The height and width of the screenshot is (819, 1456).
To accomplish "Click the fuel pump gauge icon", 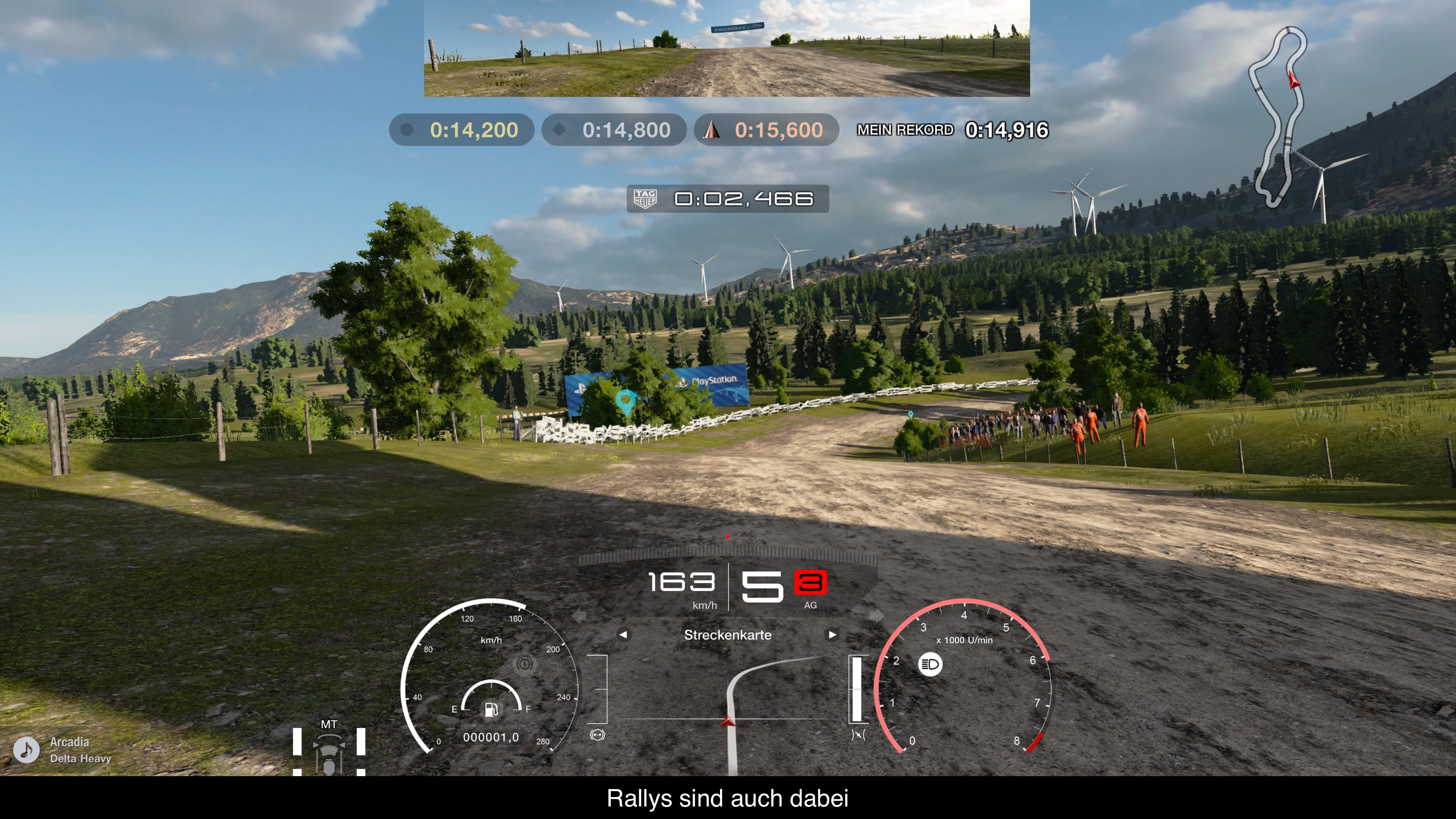I will click(491, 709).
